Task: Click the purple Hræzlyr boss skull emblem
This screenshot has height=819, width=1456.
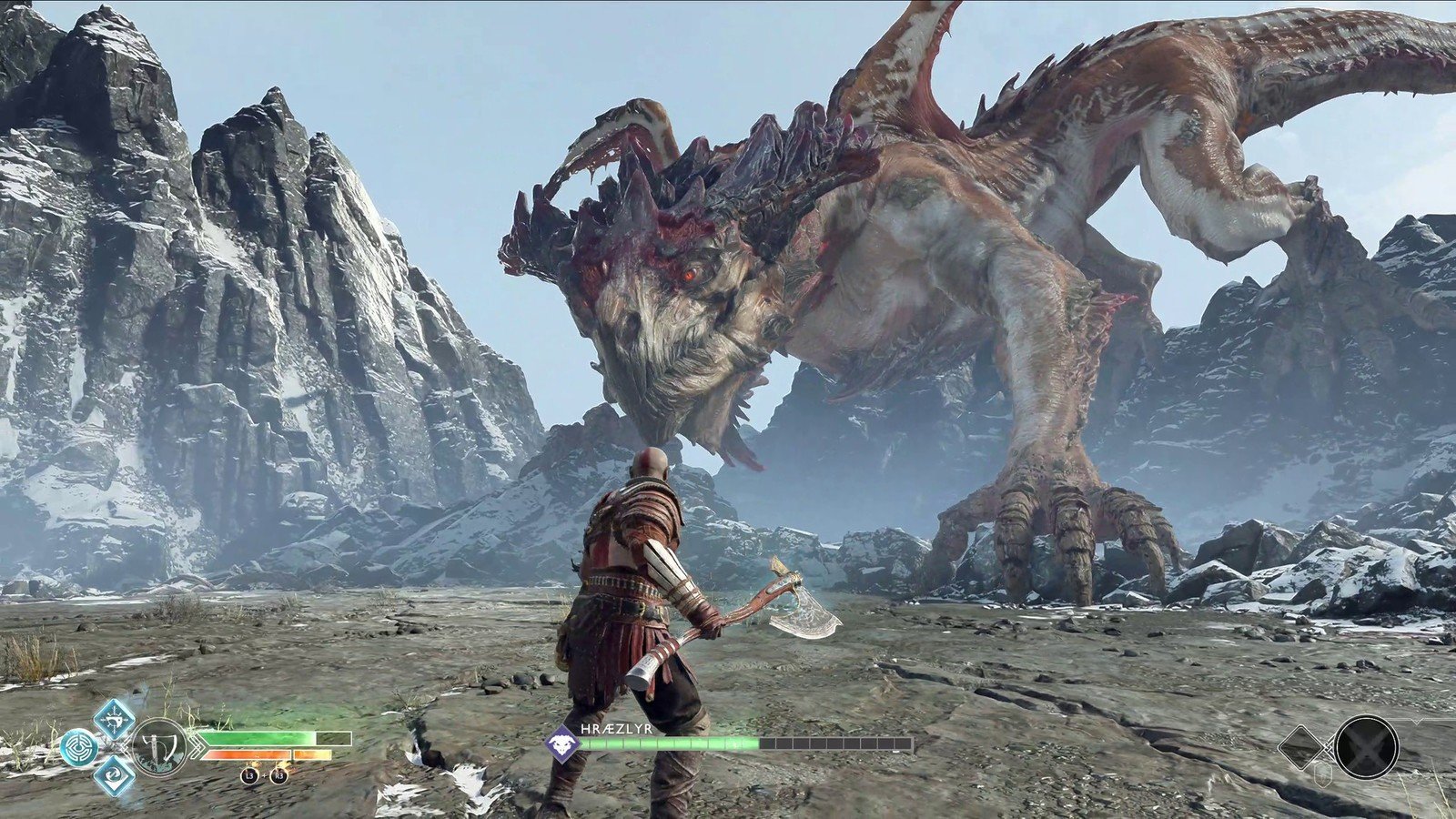Action: pyautogui.click(x=561, y=743)
